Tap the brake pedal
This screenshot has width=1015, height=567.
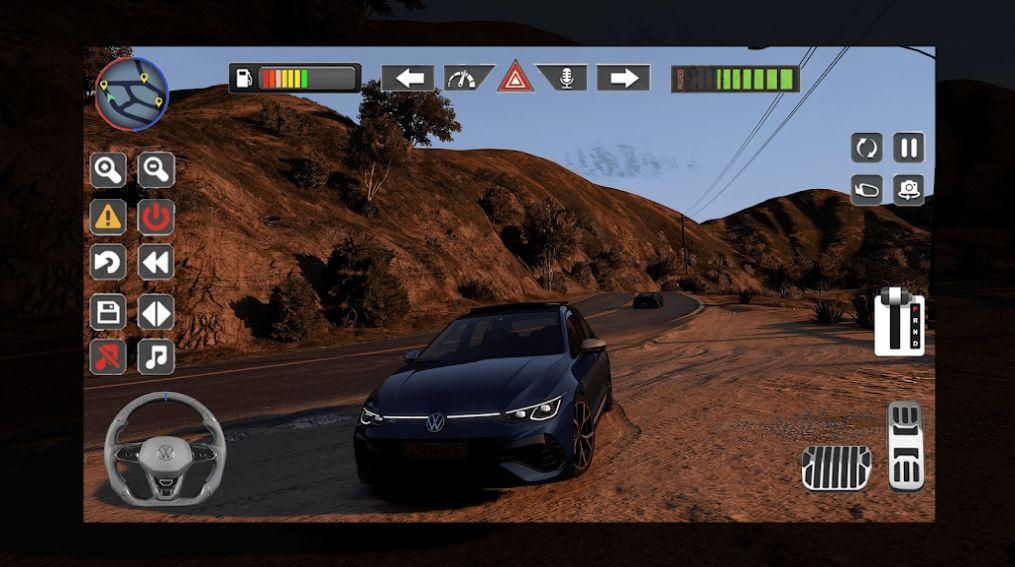coord(836,468)
